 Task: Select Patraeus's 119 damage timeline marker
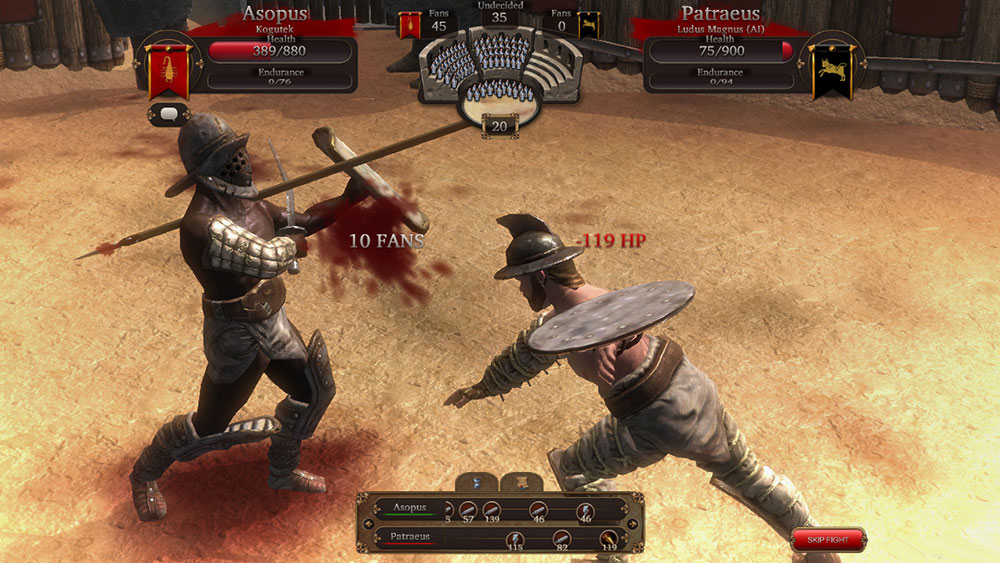coord(610,539)
